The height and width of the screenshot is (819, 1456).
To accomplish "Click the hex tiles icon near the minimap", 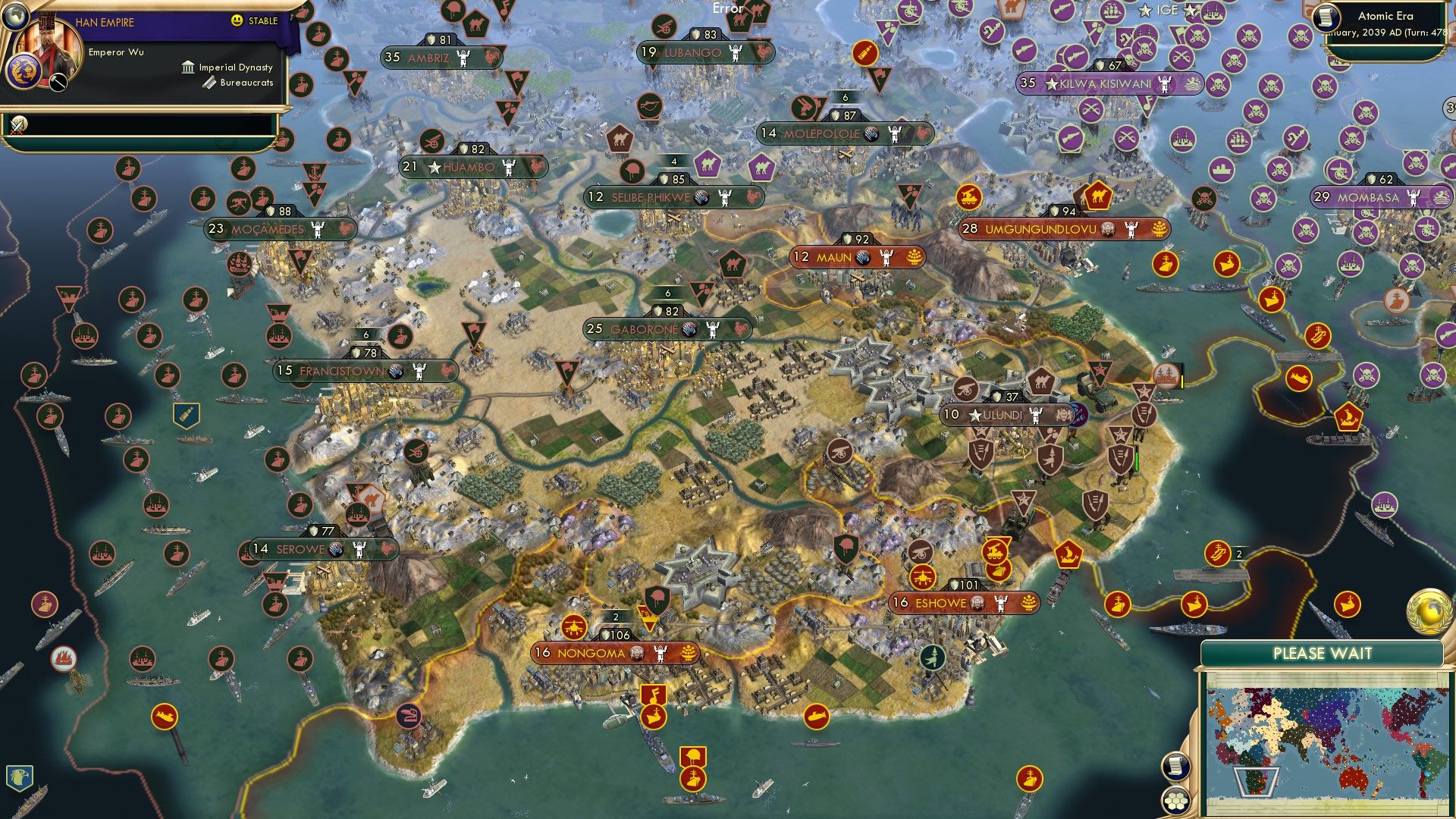I will (x=1175, y=802).
